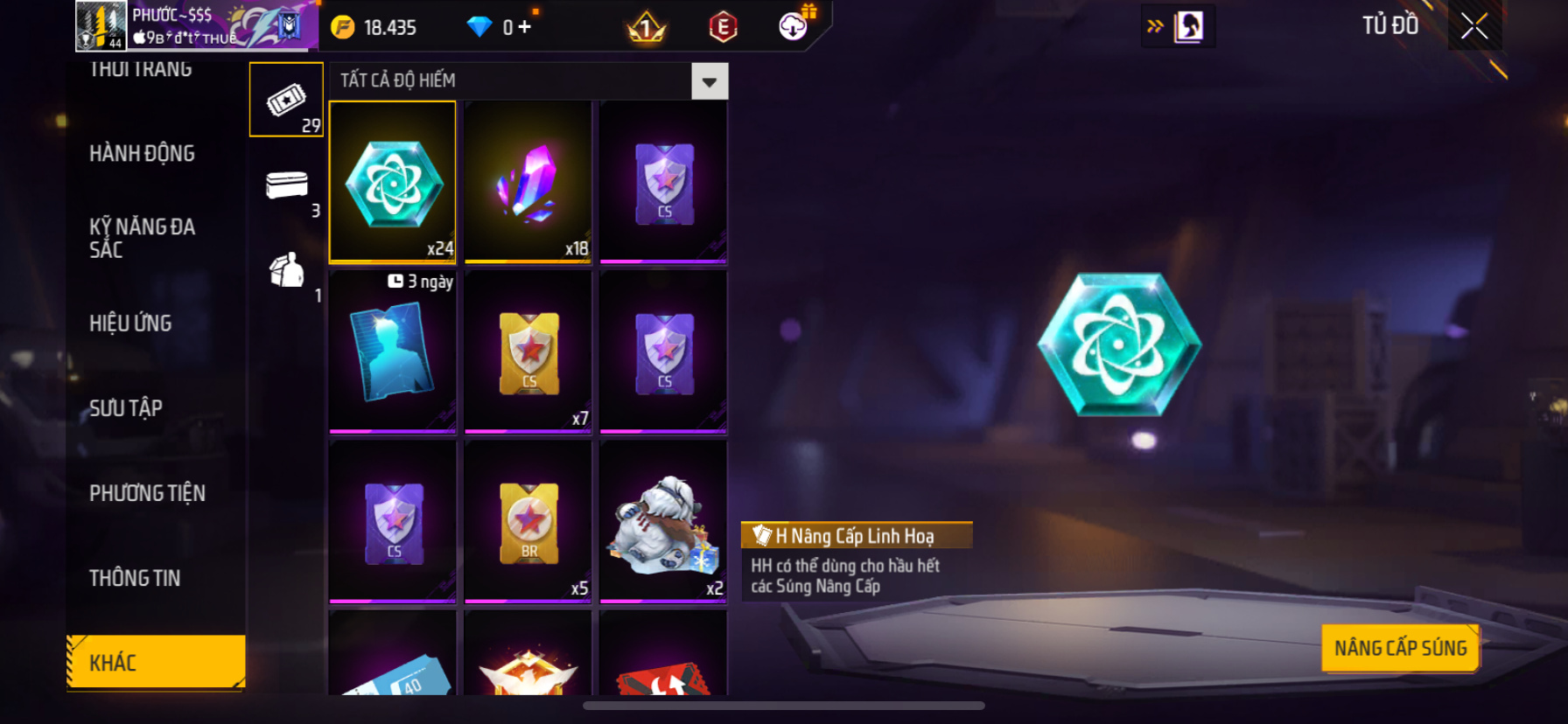Open the backpack sub-tab
This screenshot has width=1568, height=724.
click(x=287, y=271)
